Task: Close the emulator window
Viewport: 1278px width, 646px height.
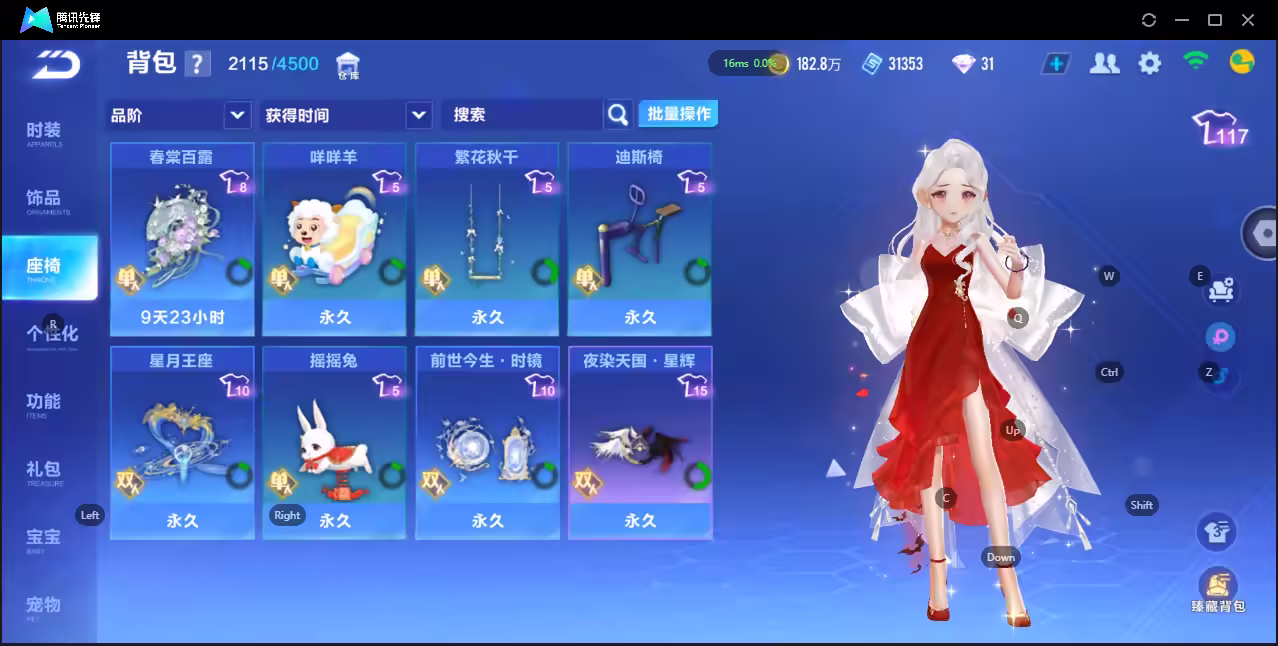Action: pos(1248,20)
